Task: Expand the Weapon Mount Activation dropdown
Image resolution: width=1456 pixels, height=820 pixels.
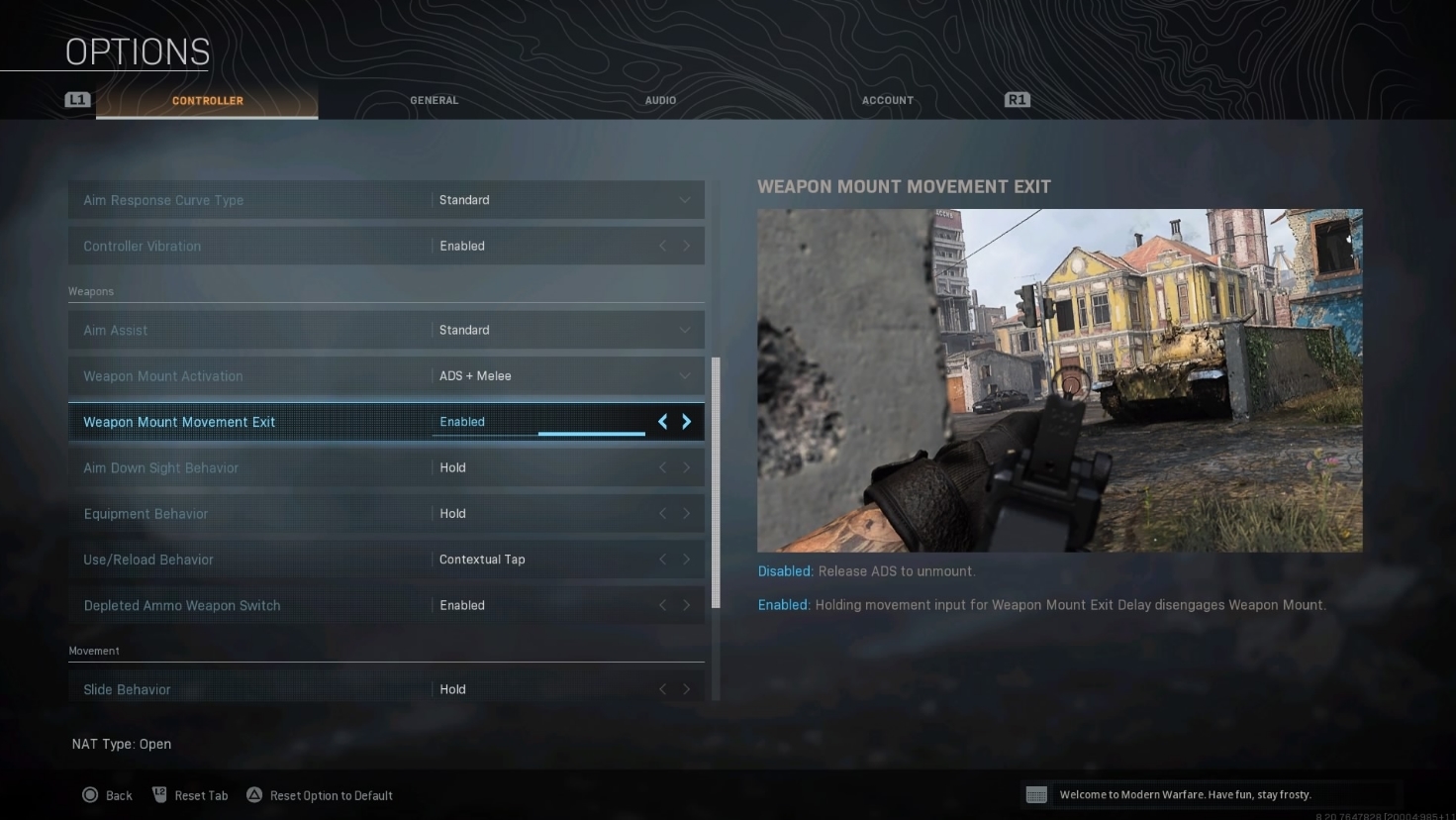Action: (x=684, y=376)
